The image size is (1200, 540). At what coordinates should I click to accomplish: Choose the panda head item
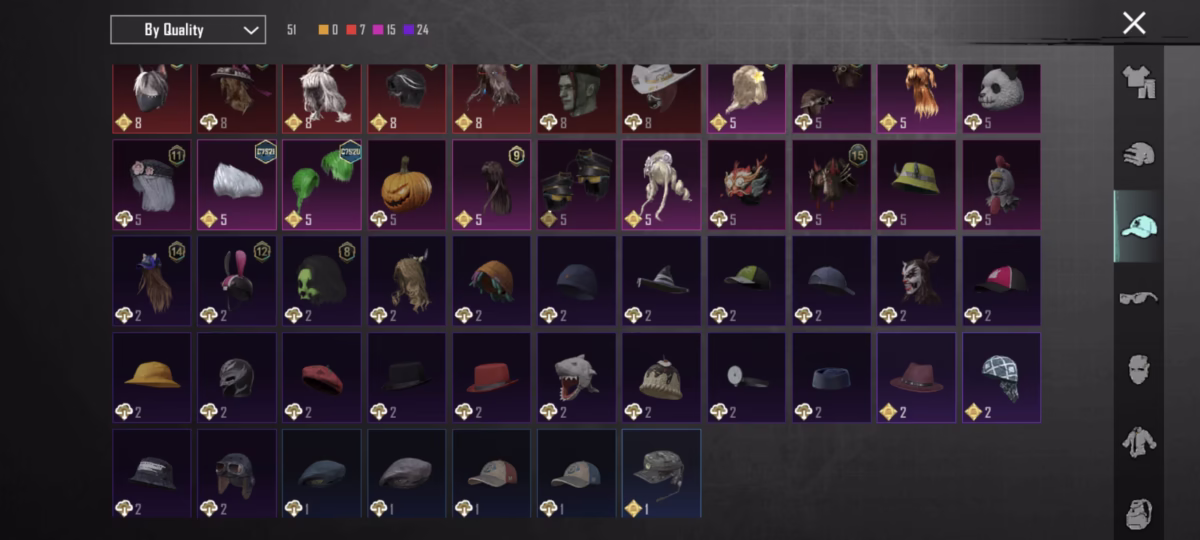click(x=1001, y=97)
